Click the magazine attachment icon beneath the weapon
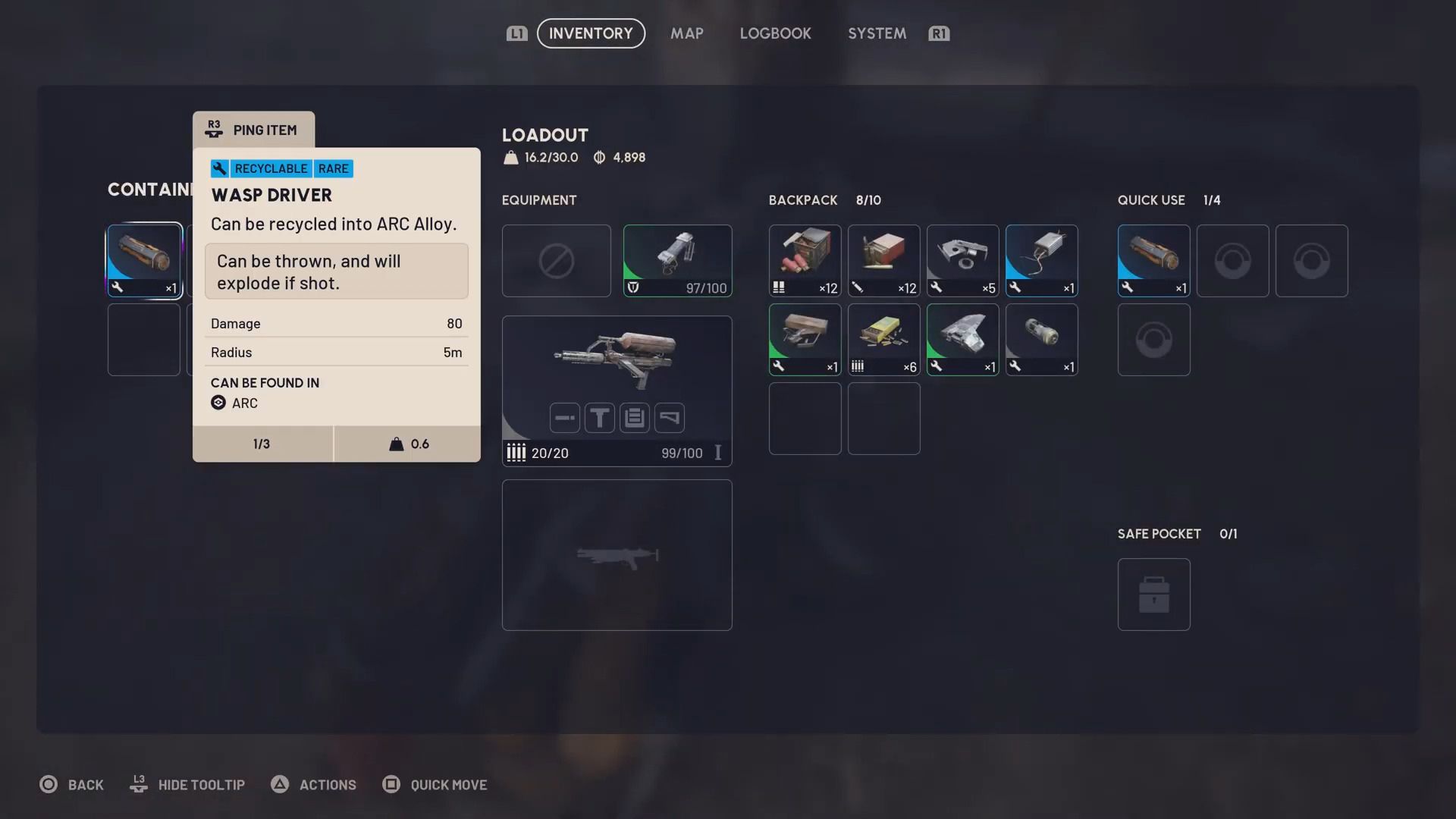1456x819 pixels. [635, 417]
